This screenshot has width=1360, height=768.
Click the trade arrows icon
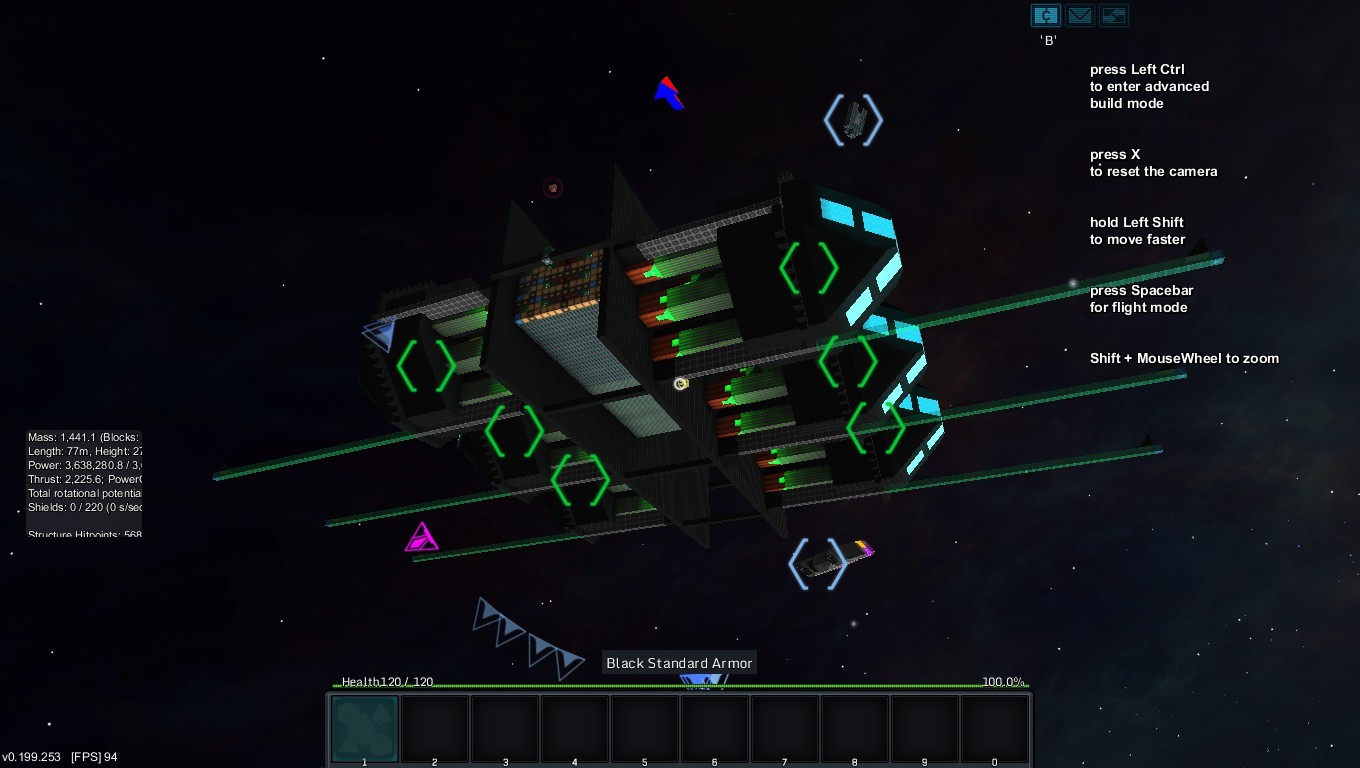click(x=1113, y=16)
